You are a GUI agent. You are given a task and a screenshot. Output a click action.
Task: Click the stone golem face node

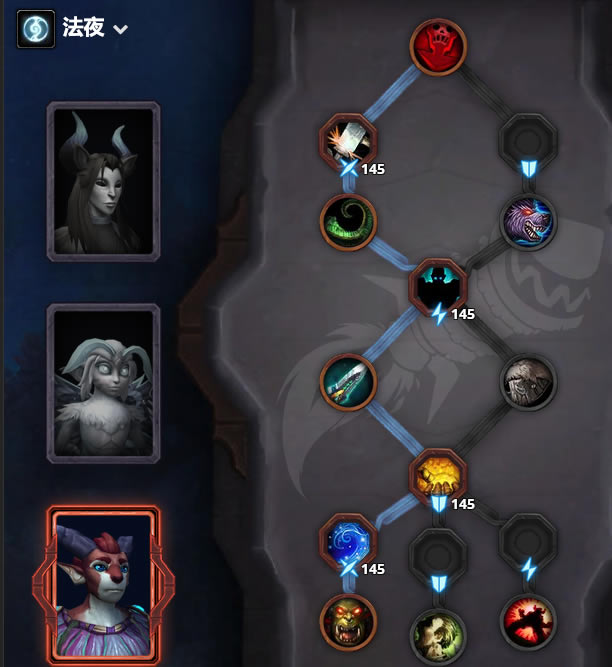528,381
